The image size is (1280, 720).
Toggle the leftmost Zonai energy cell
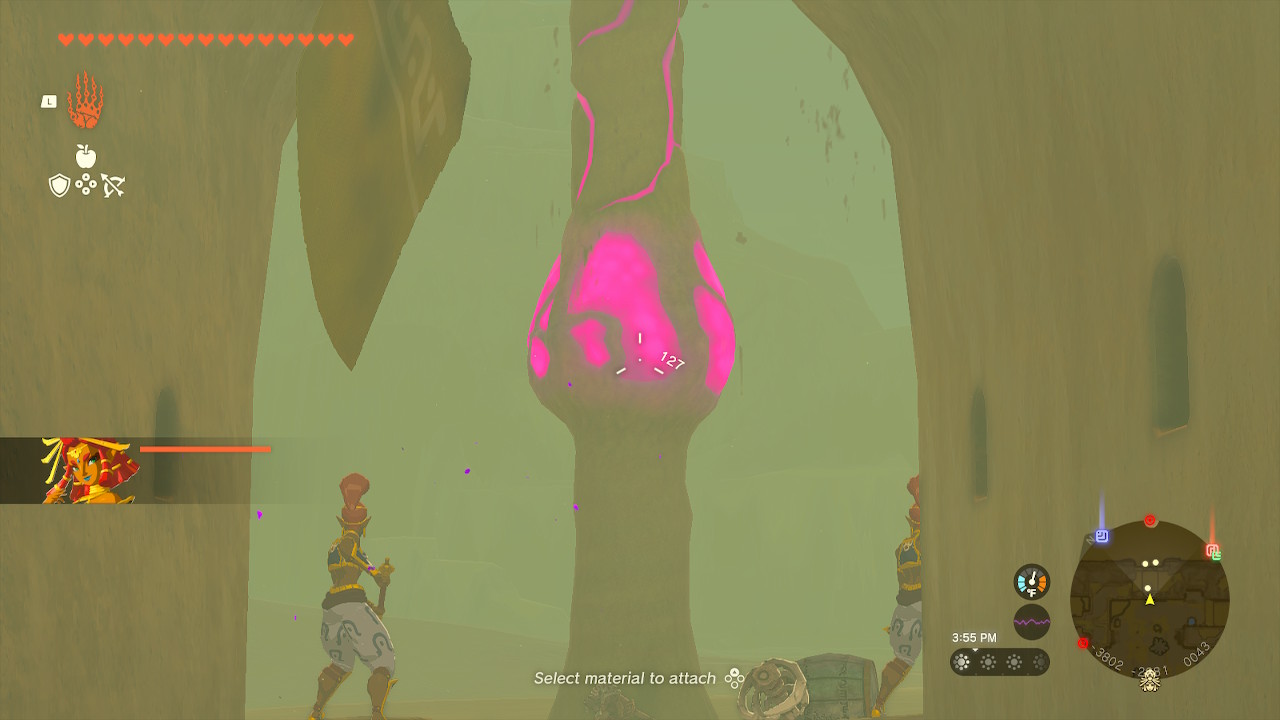pos(961,661)
